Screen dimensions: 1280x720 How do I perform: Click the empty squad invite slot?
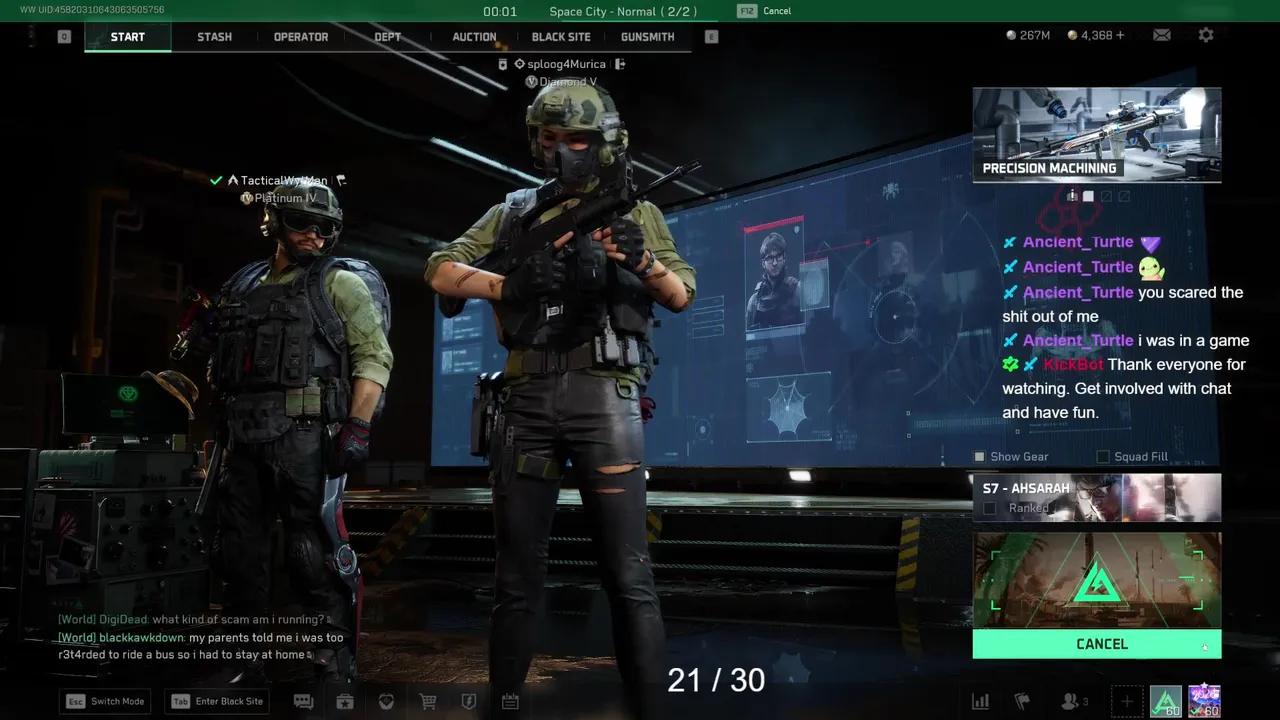(x=1127, y=701)
